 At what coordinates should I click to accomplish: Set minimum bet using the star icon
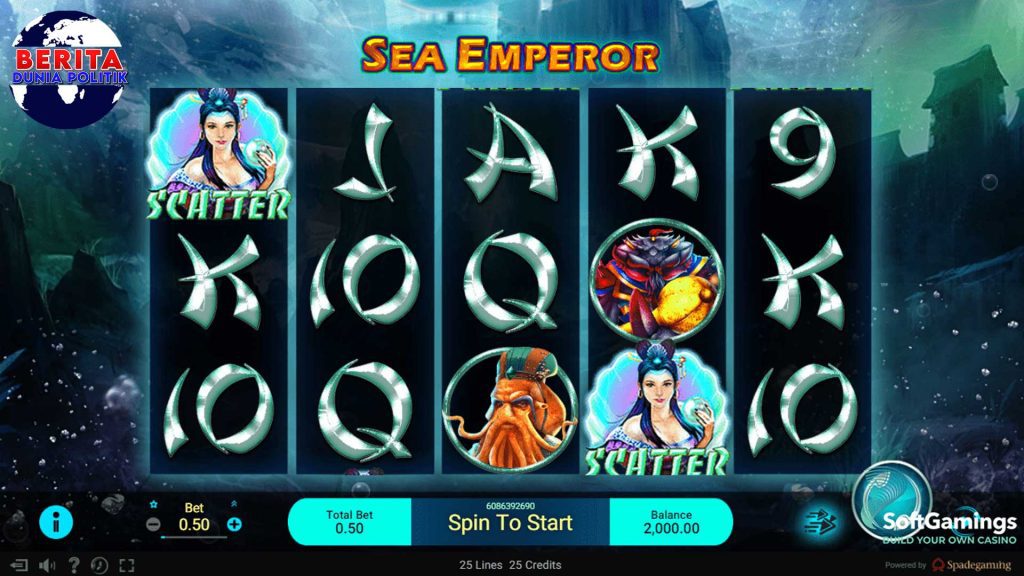154,505
